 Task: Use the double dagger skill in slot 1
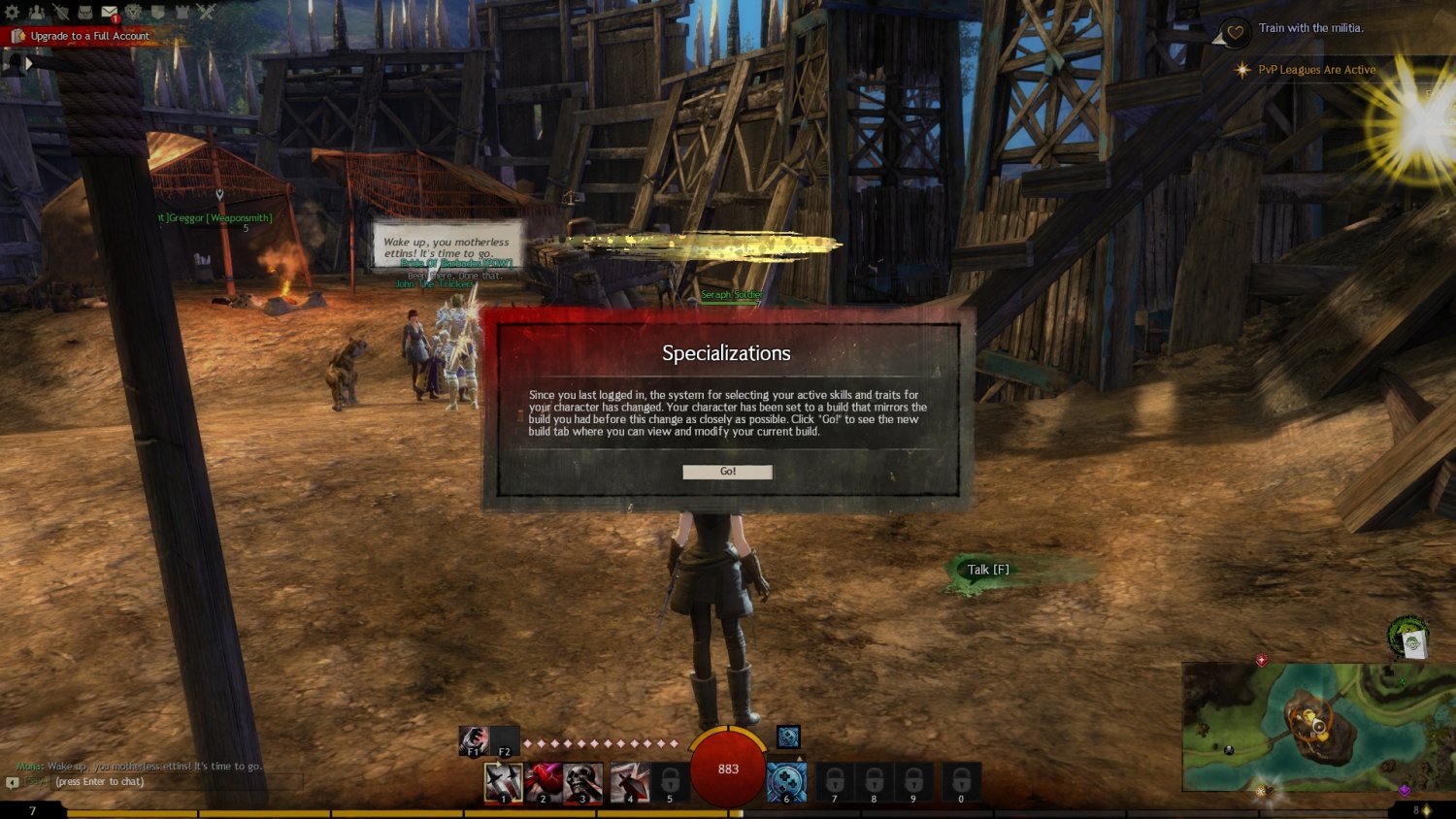pos(503,782)
